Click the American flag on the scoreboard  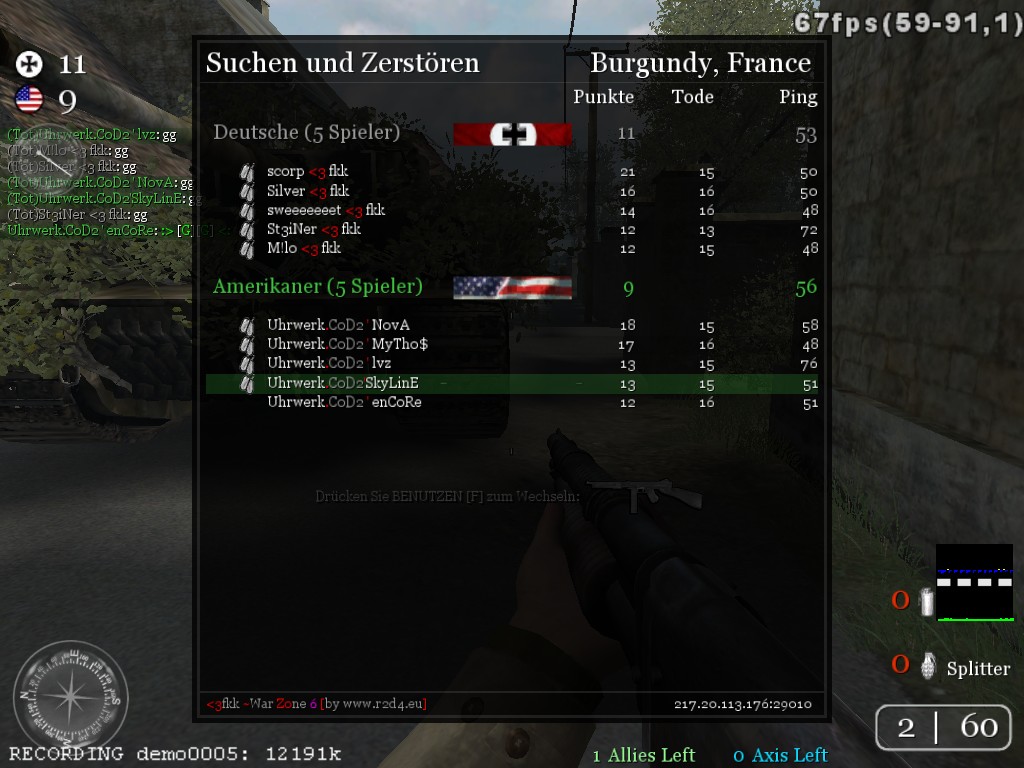click(x=512, y=288)
